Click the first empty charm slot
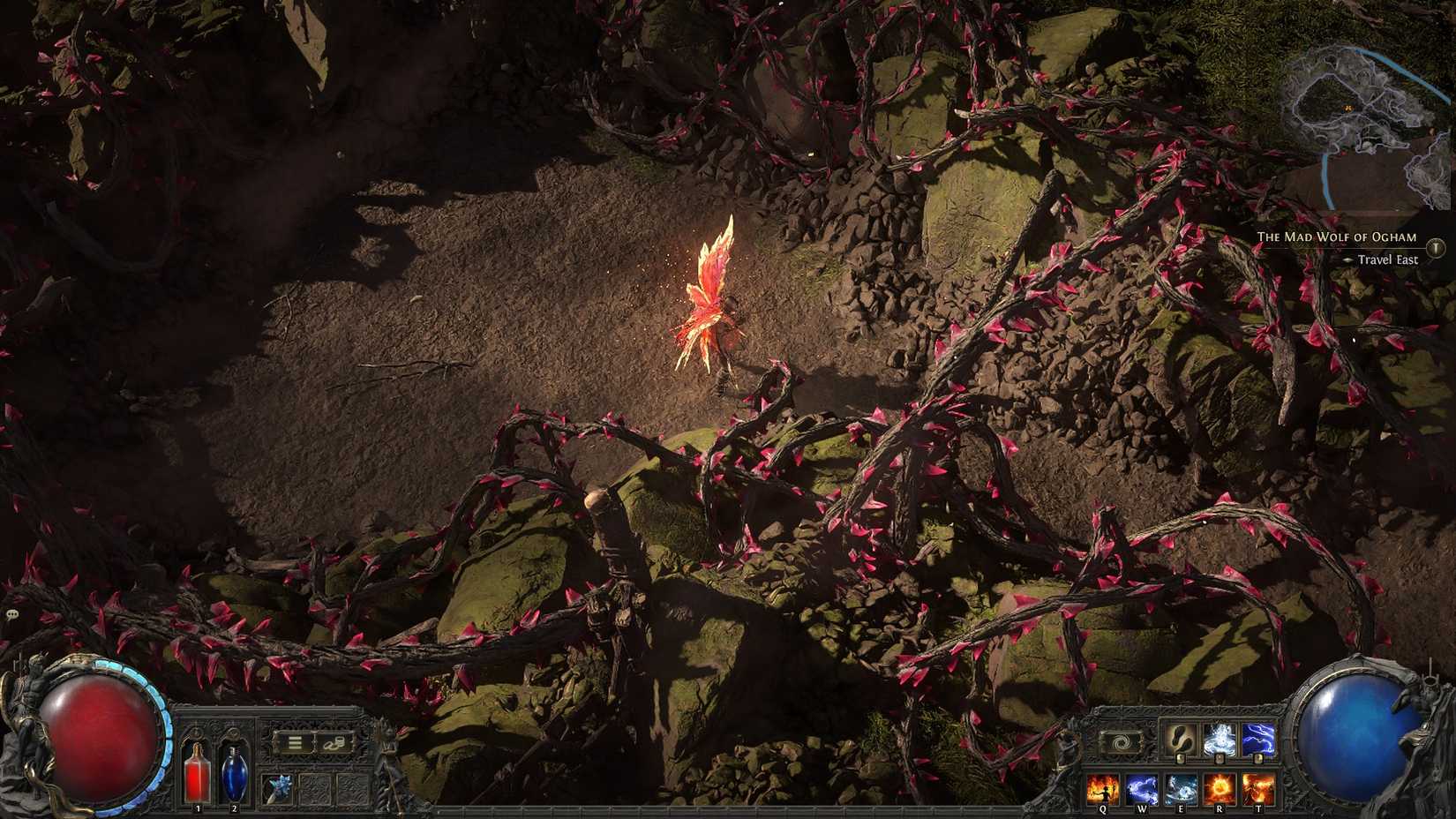The width and height of the screenshot is (1456, 819). click(x=316, y=788)
